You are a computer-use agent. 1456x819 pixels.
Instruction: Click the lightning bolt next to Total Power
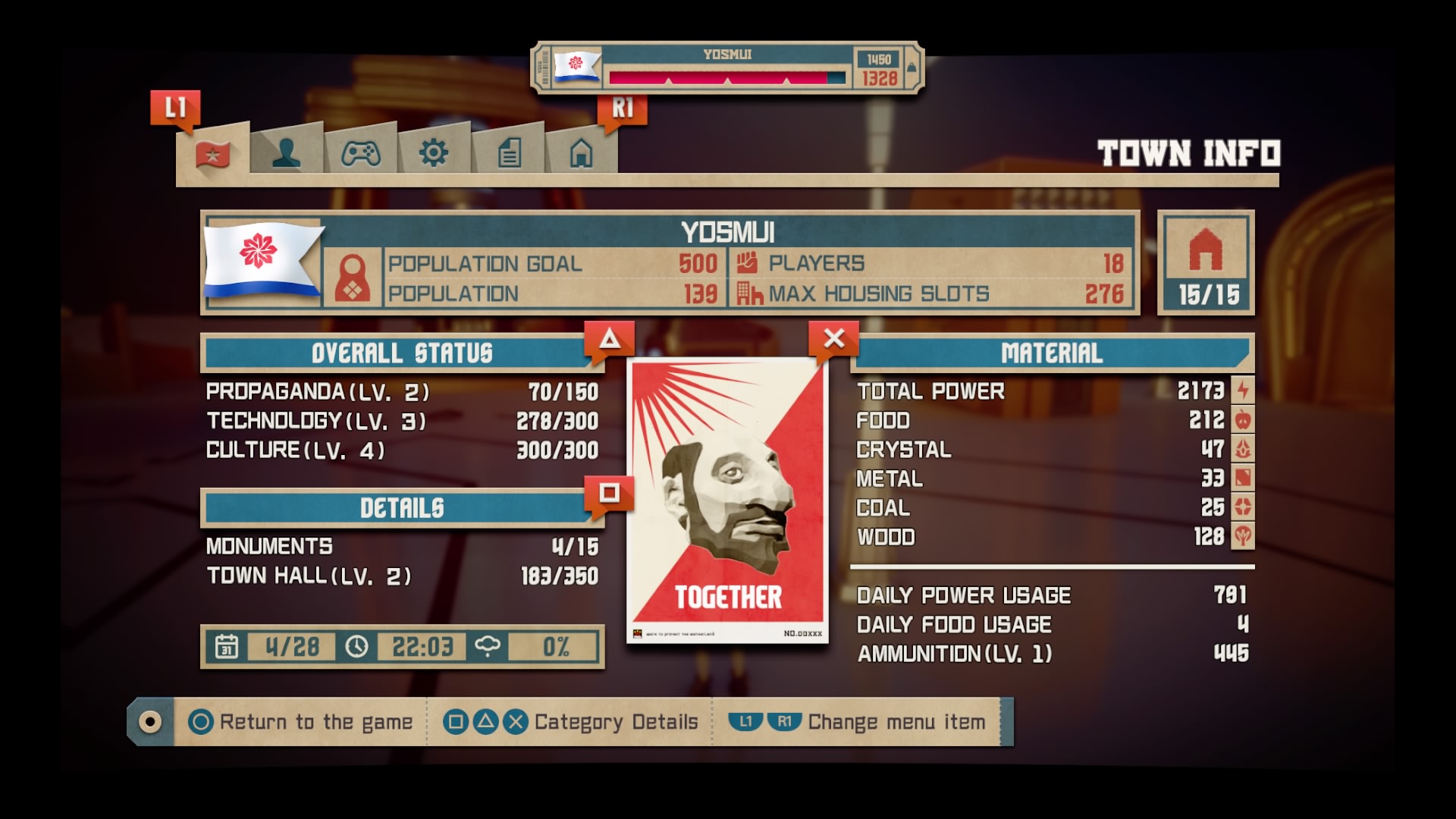(x=1242, y=391)
